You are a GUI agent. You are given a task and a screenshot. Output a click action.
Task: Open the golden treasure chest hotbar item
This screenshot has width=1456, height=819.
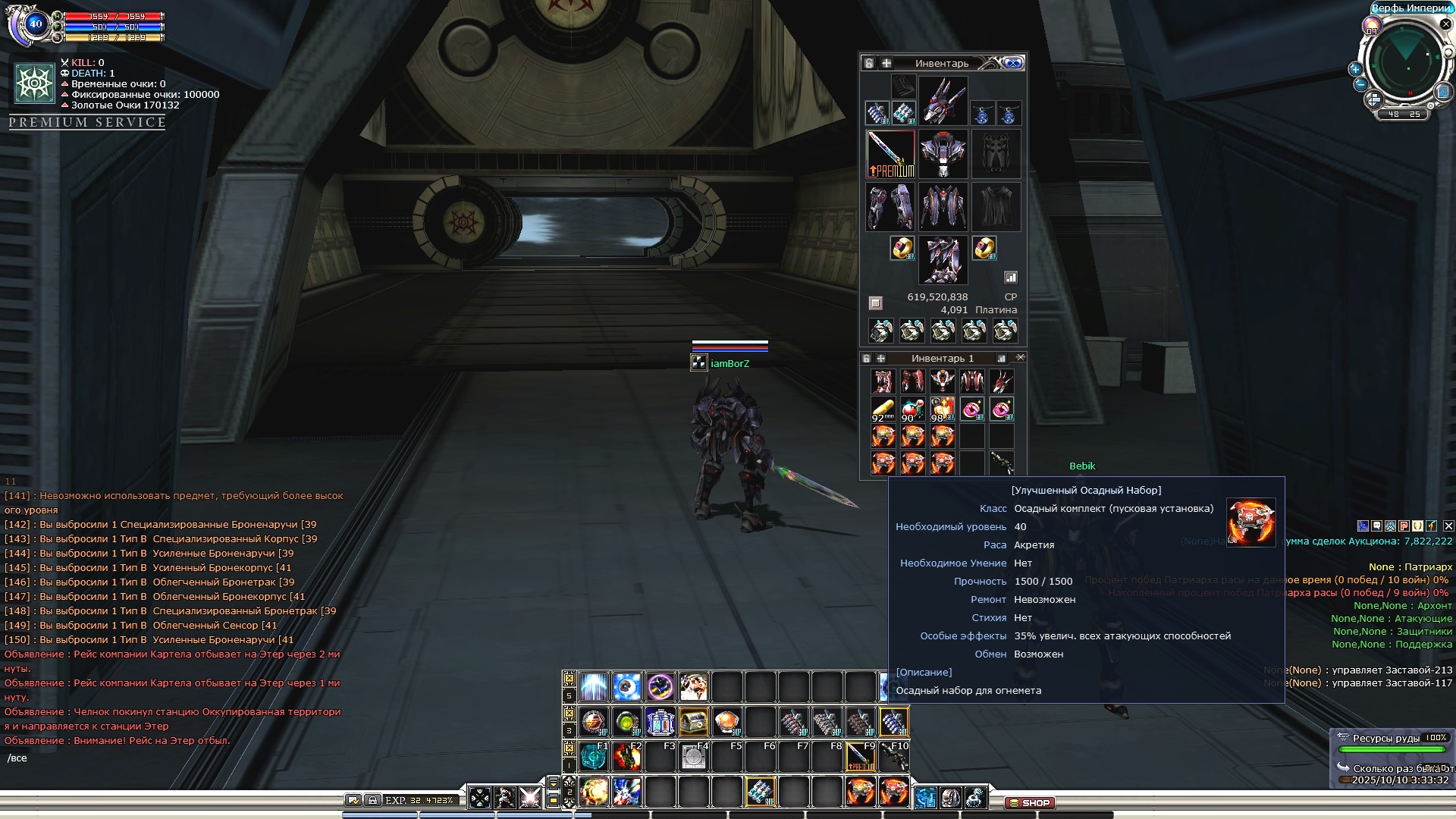[694, 722]
